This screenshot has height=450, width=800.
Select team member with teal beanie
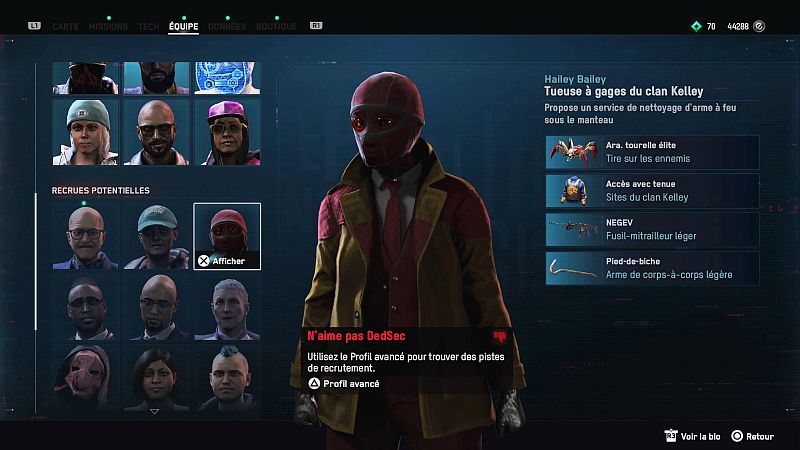85,131
